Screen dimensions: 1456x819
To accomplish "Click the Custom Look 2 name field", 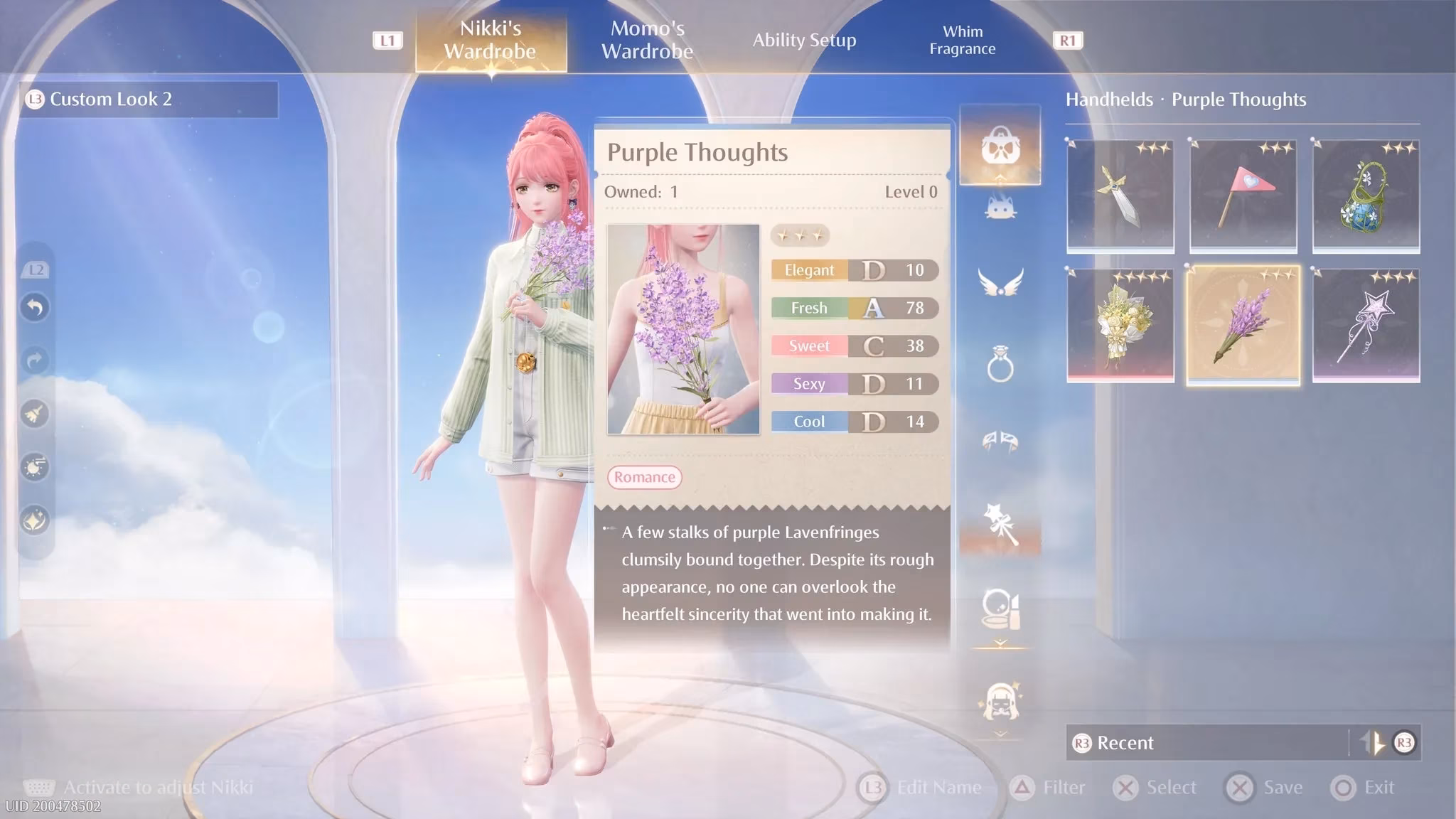I will point(149,99).
